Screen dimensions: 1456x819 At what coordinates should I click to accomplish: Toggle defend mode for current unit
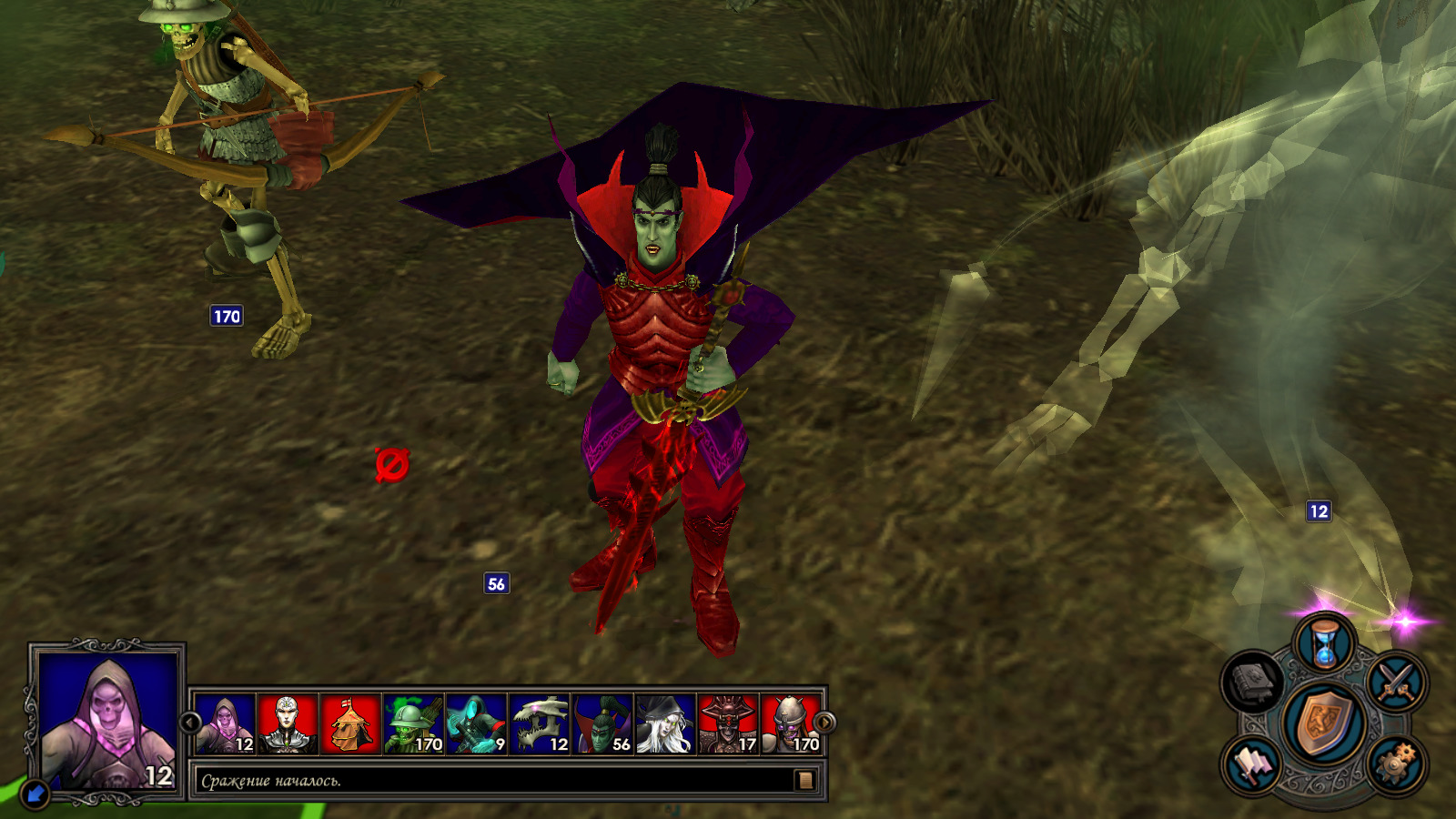(x=1324, y=723)
